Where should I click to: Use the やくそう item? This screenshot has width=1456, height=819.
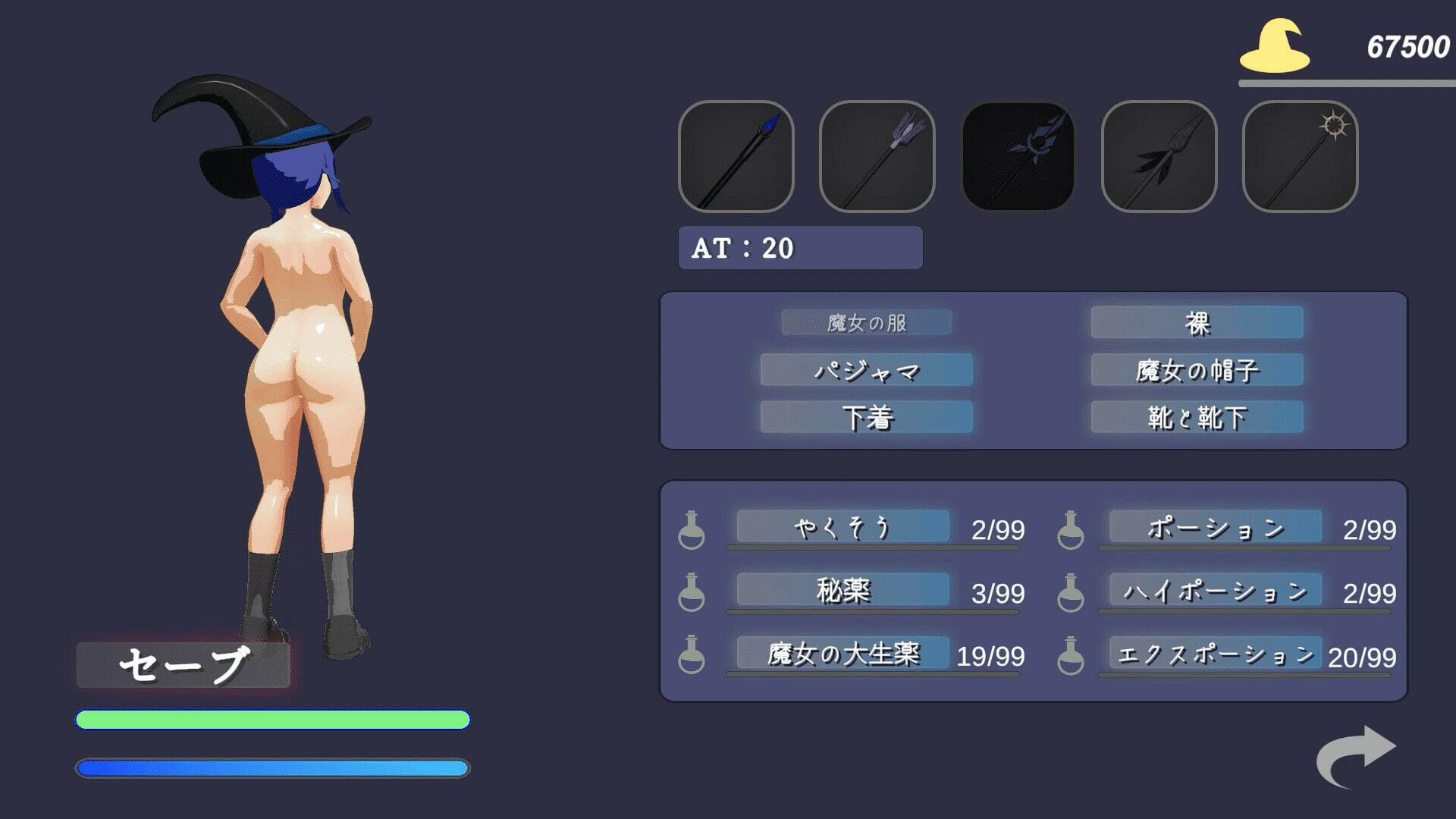click(x=843, y=526)
